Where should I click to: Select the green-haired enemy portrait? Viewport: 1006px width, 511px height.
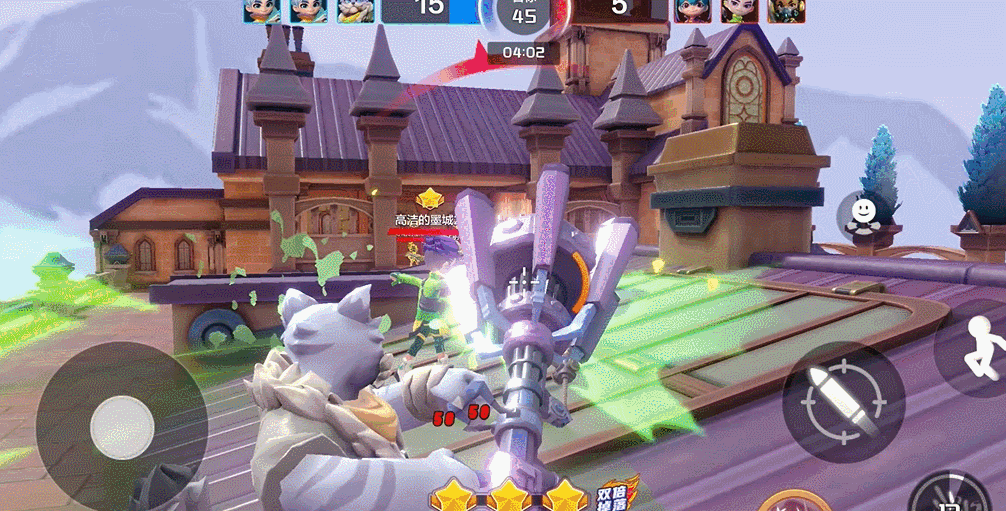(691, 10)
